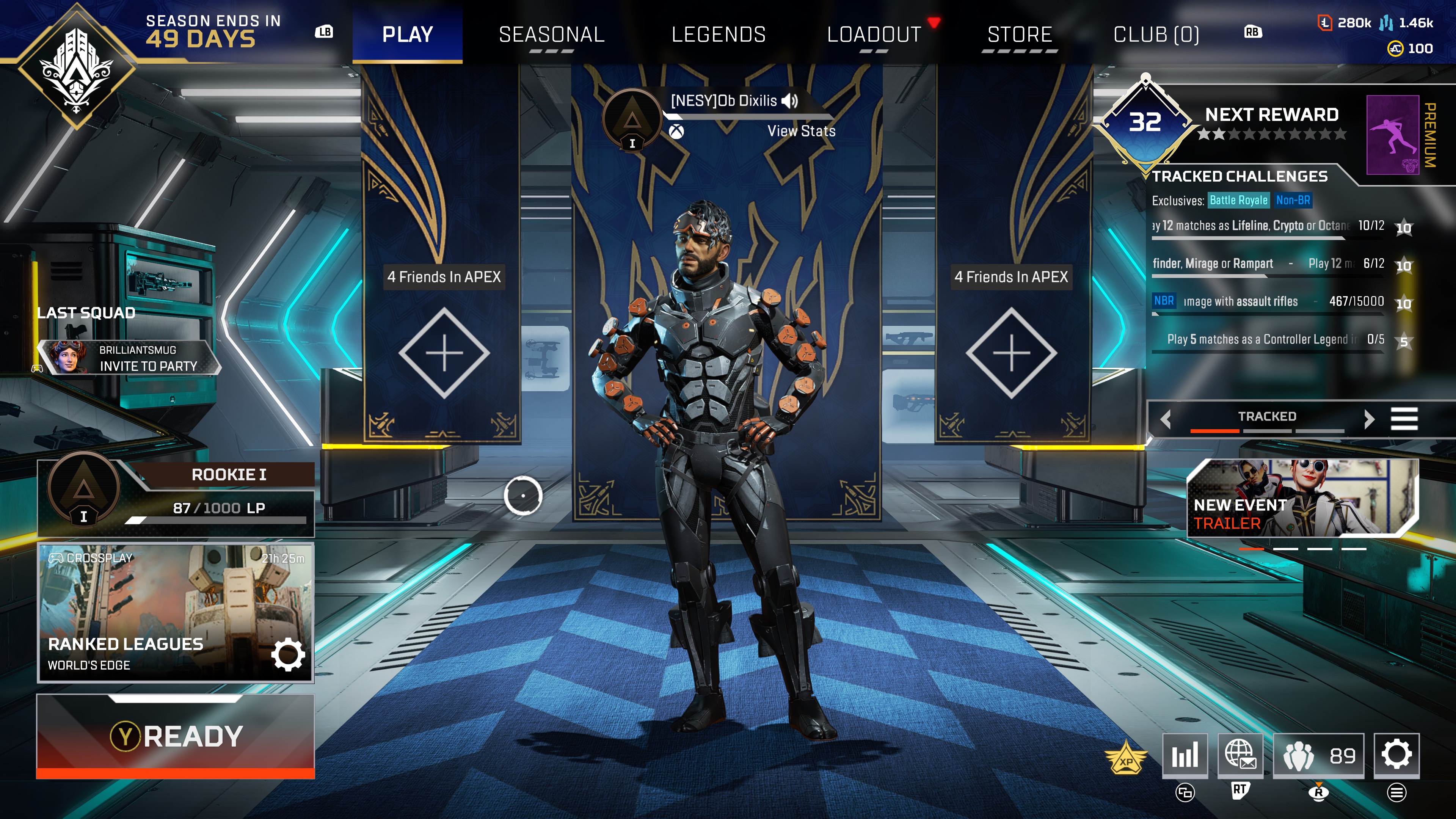Open the challenges list menu icon
The height and width of the screenshot is (819, 1456).
[x=1404, y=419]
